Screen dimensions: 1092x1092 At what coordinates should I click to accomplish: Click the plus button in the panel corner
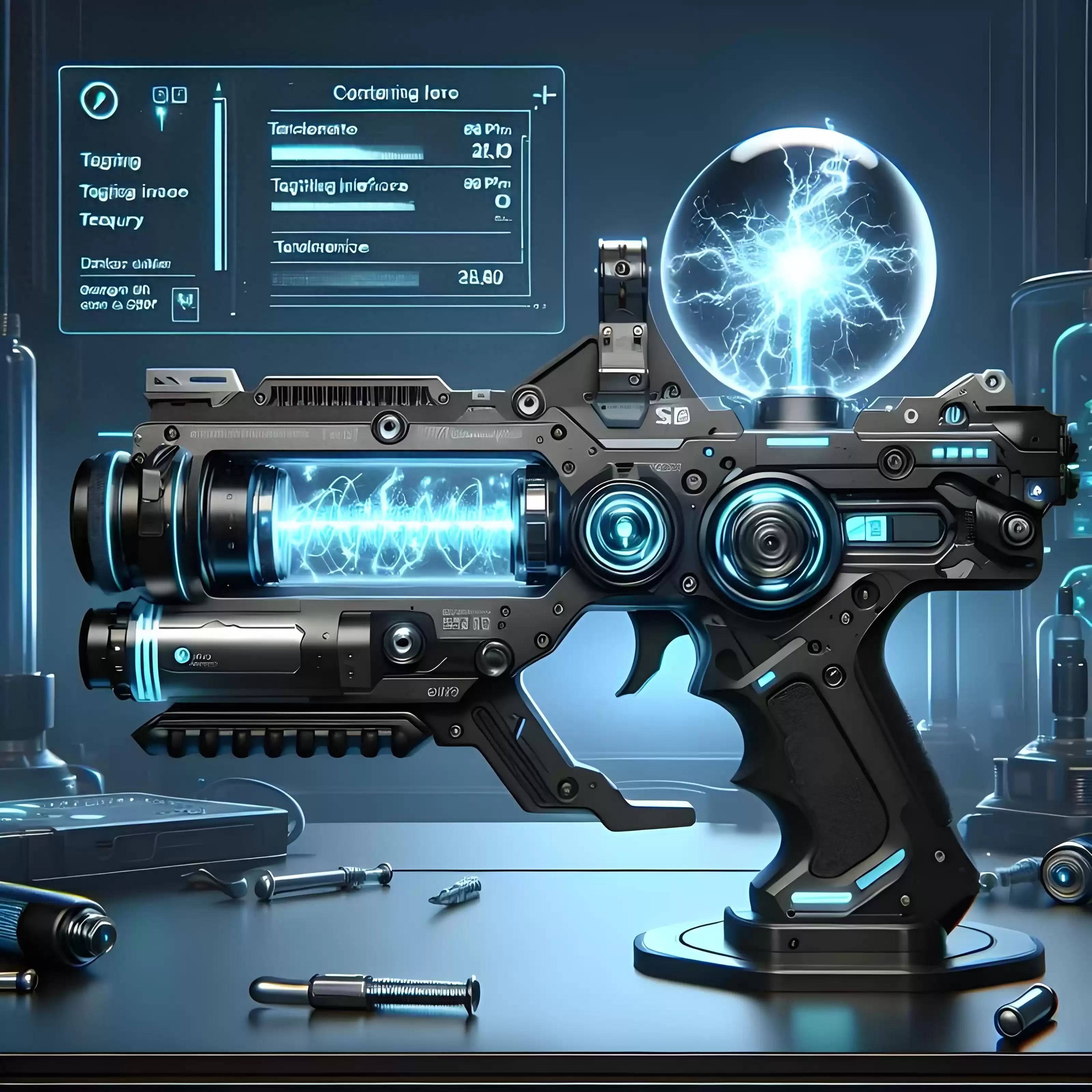tap(545, 96)
